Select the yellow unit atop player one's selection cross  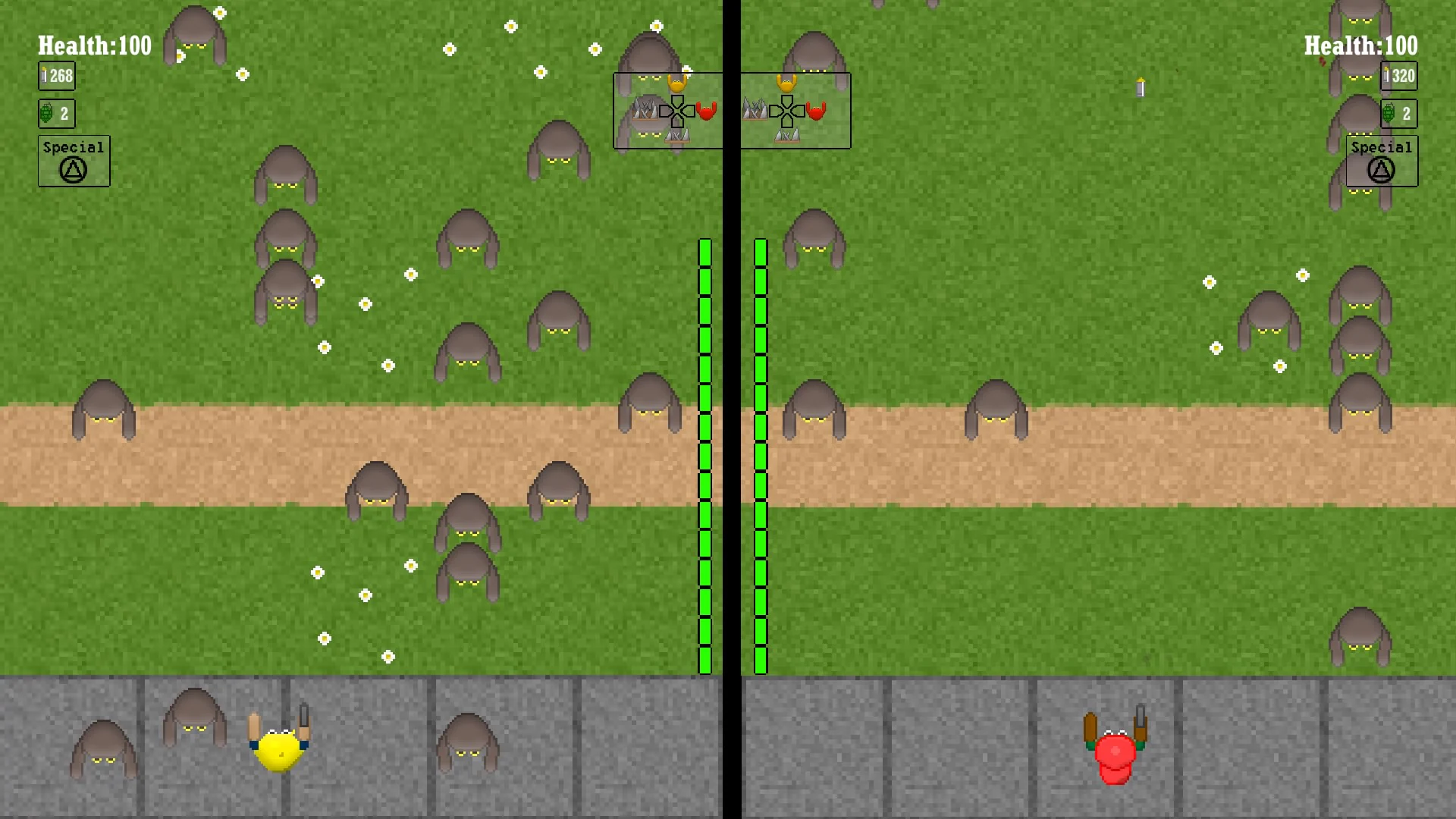[676, 83]
